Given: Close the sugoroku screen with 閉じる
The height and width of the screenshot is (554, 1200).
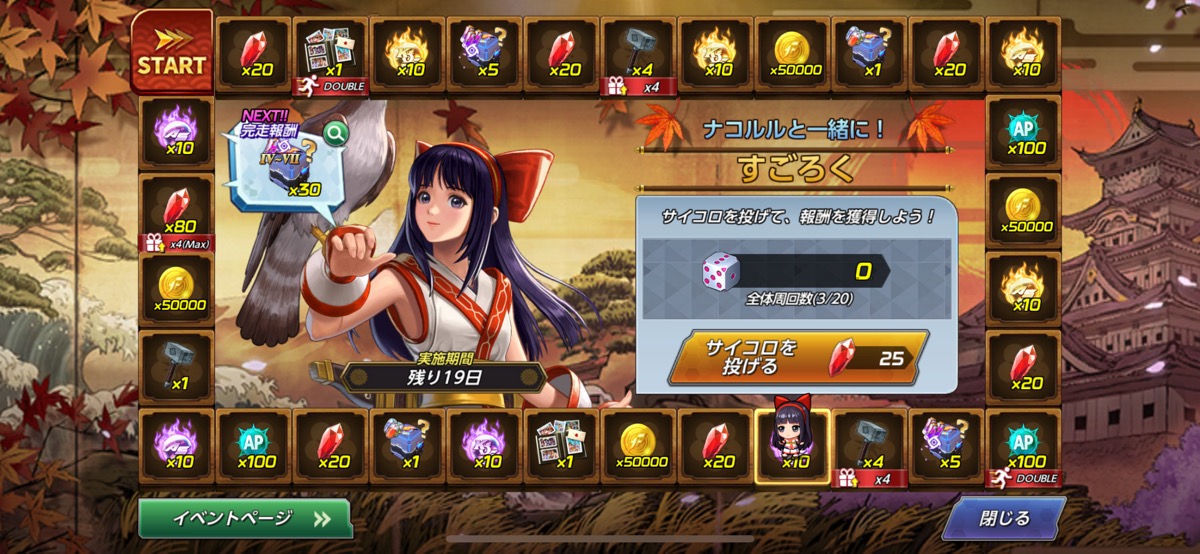Looking at the screenshot, I should (1003, 518).
